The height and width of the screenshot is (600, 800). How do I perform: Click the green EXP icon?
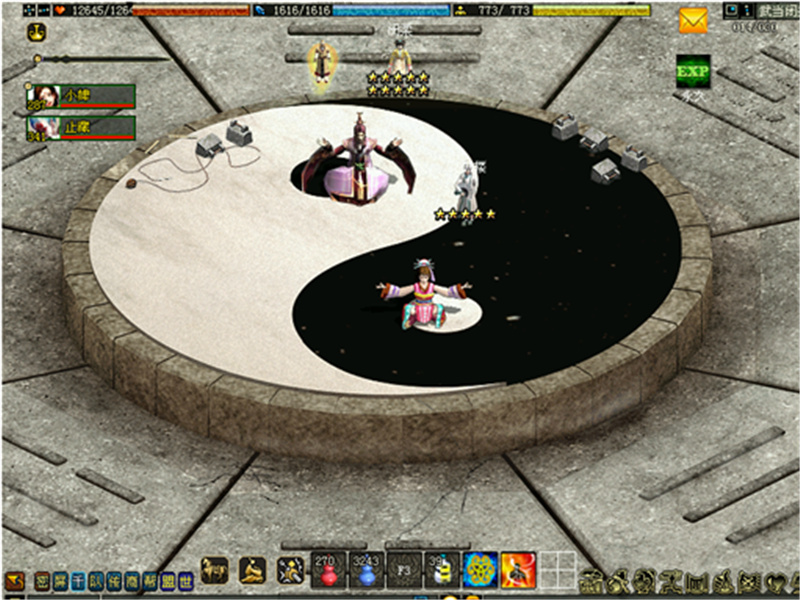pos(693,71)
